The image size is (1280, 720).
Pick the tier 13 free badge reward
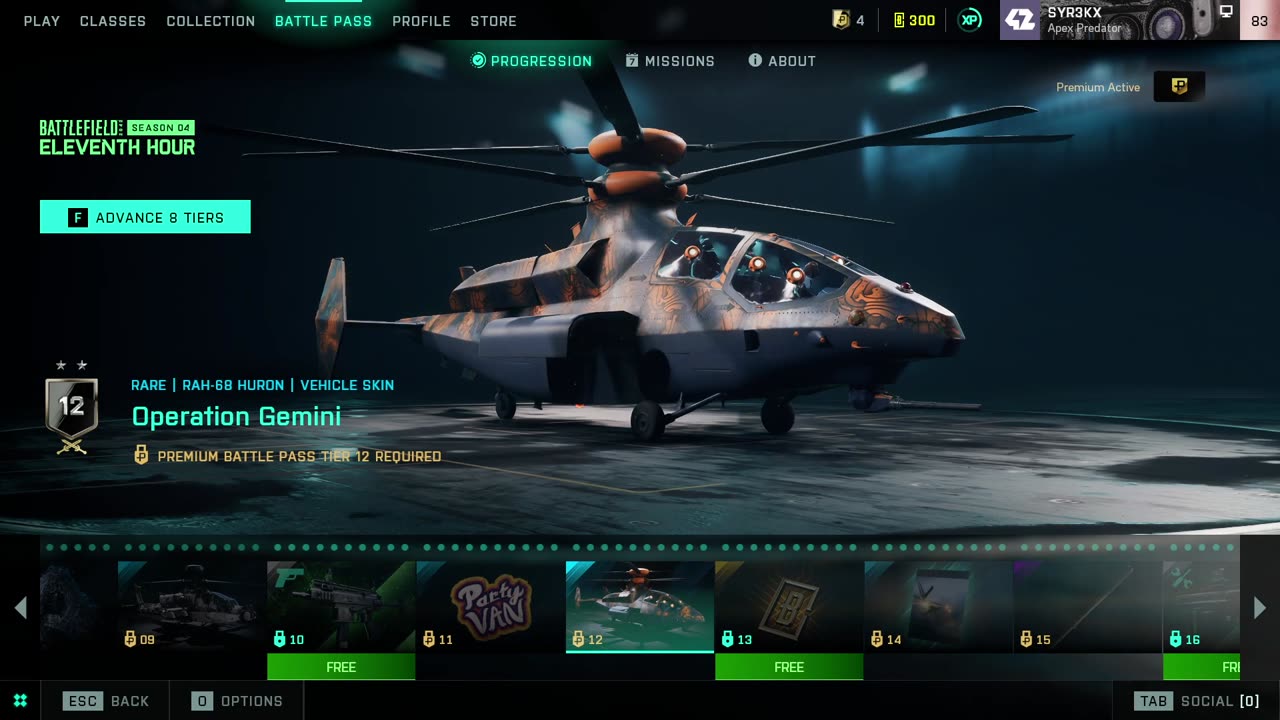(x=789, y=606)
